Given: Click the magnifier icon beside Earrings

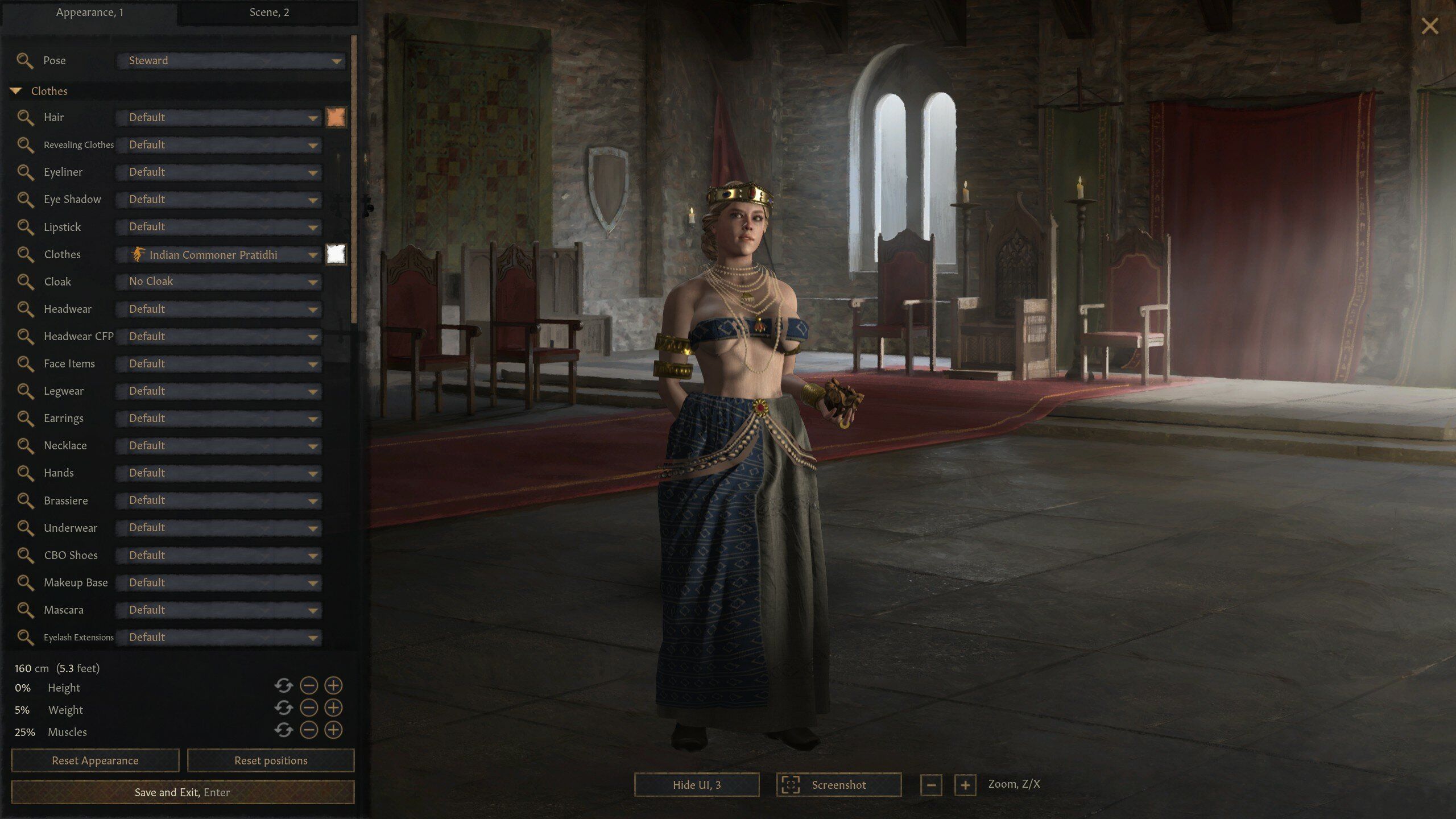Looking at the screenshot, I should click(26, 418).
